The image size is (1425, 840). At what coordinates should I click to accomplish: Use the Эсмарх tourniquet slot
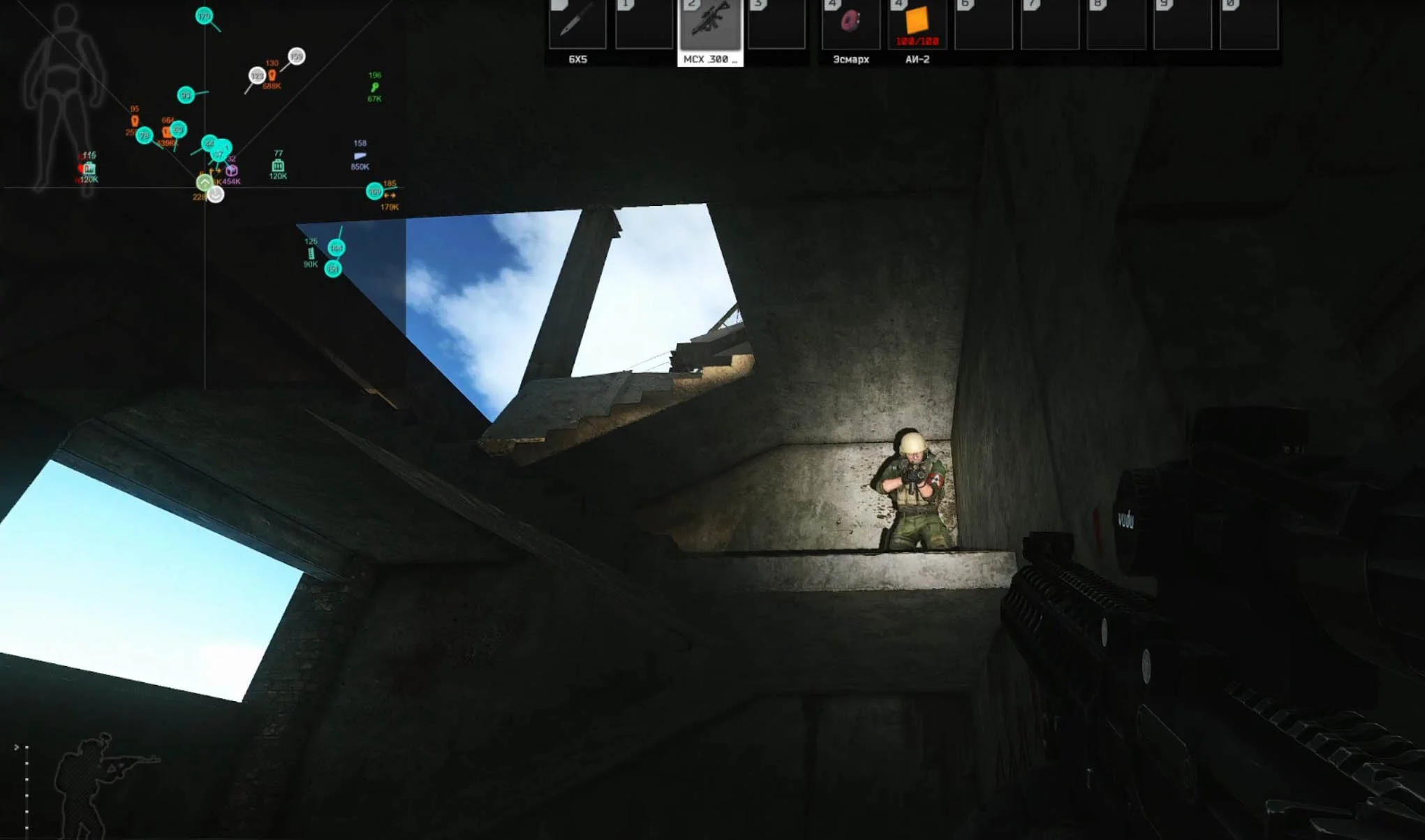click(x=850, y=24)
